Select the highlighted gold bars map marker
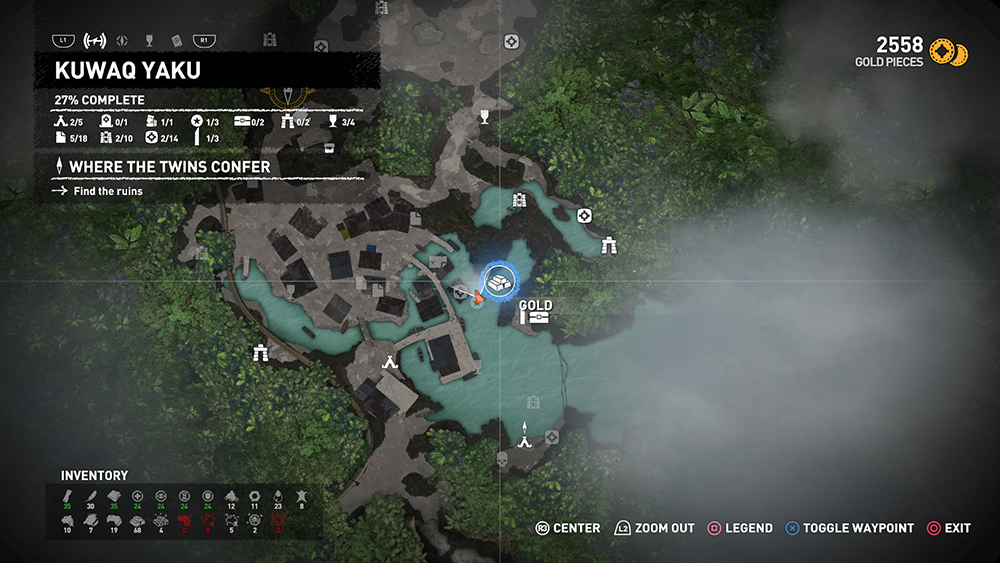The width and height of the screenshot is (1000, 563). click(x=498, y=281)
